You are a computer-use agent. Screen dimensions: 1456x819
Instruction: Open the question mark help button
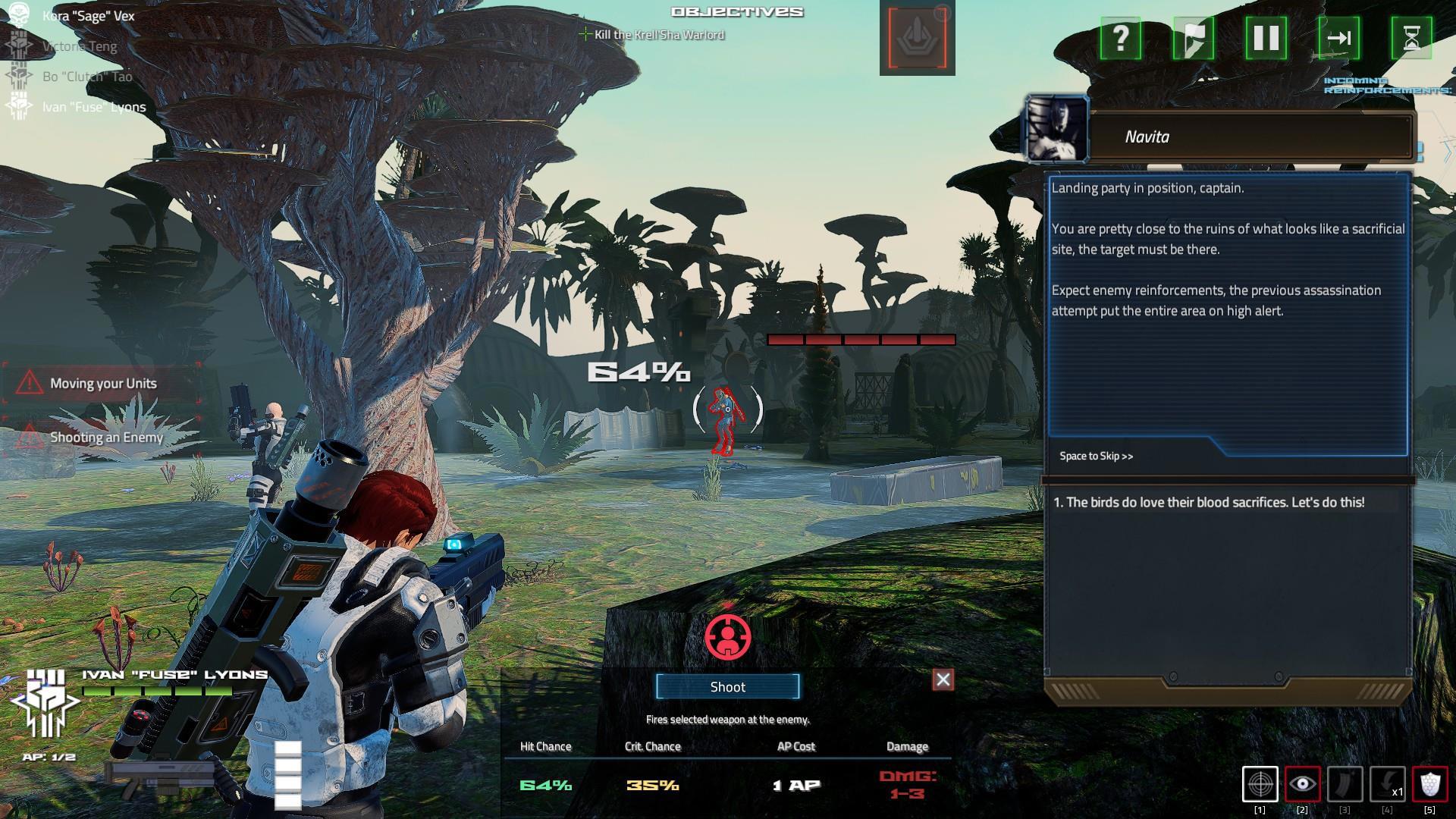click(1120, 38)
